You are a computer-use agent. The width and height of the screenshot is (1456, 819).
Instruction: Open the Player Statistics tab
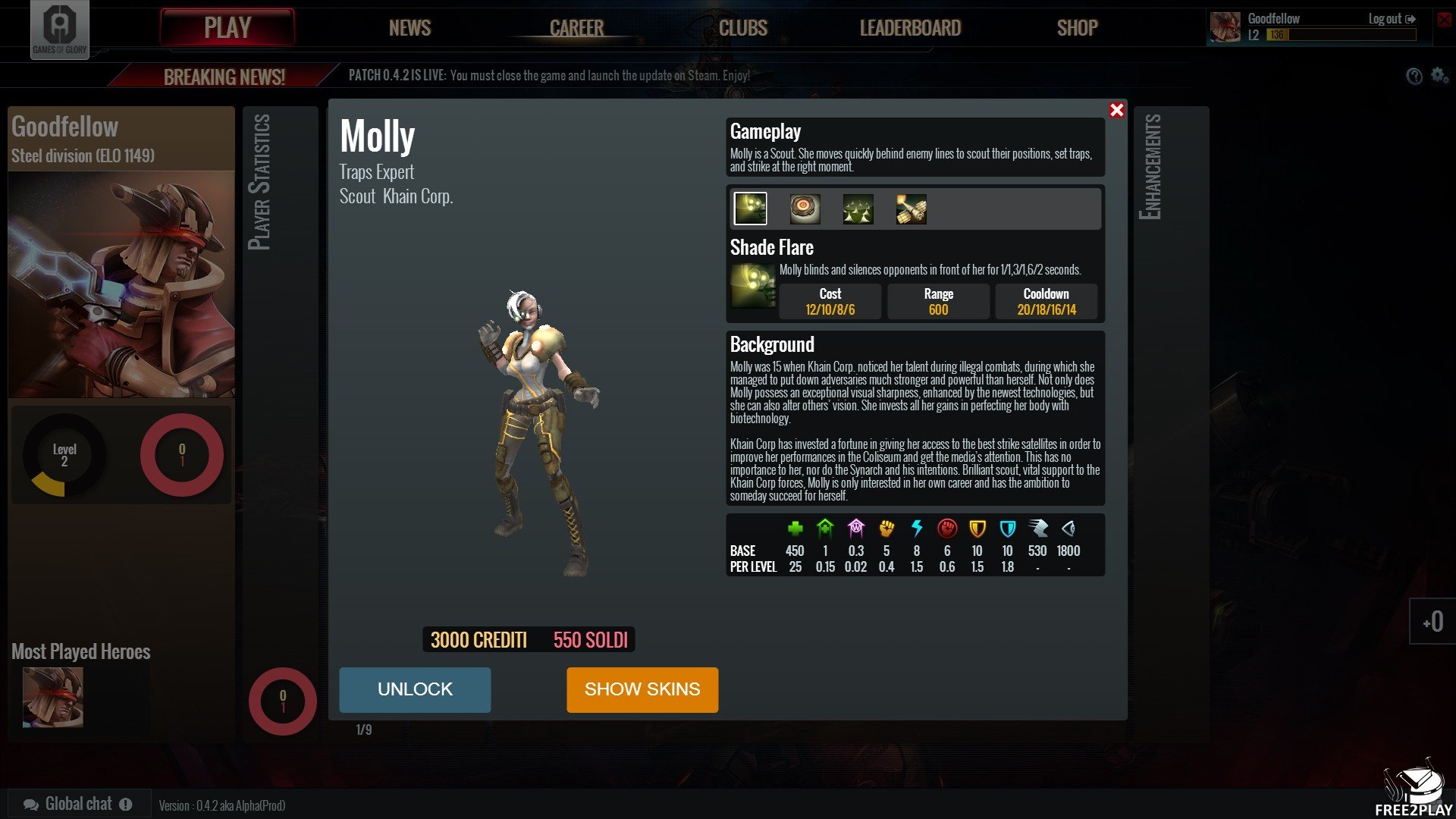(x=259, y=182)
